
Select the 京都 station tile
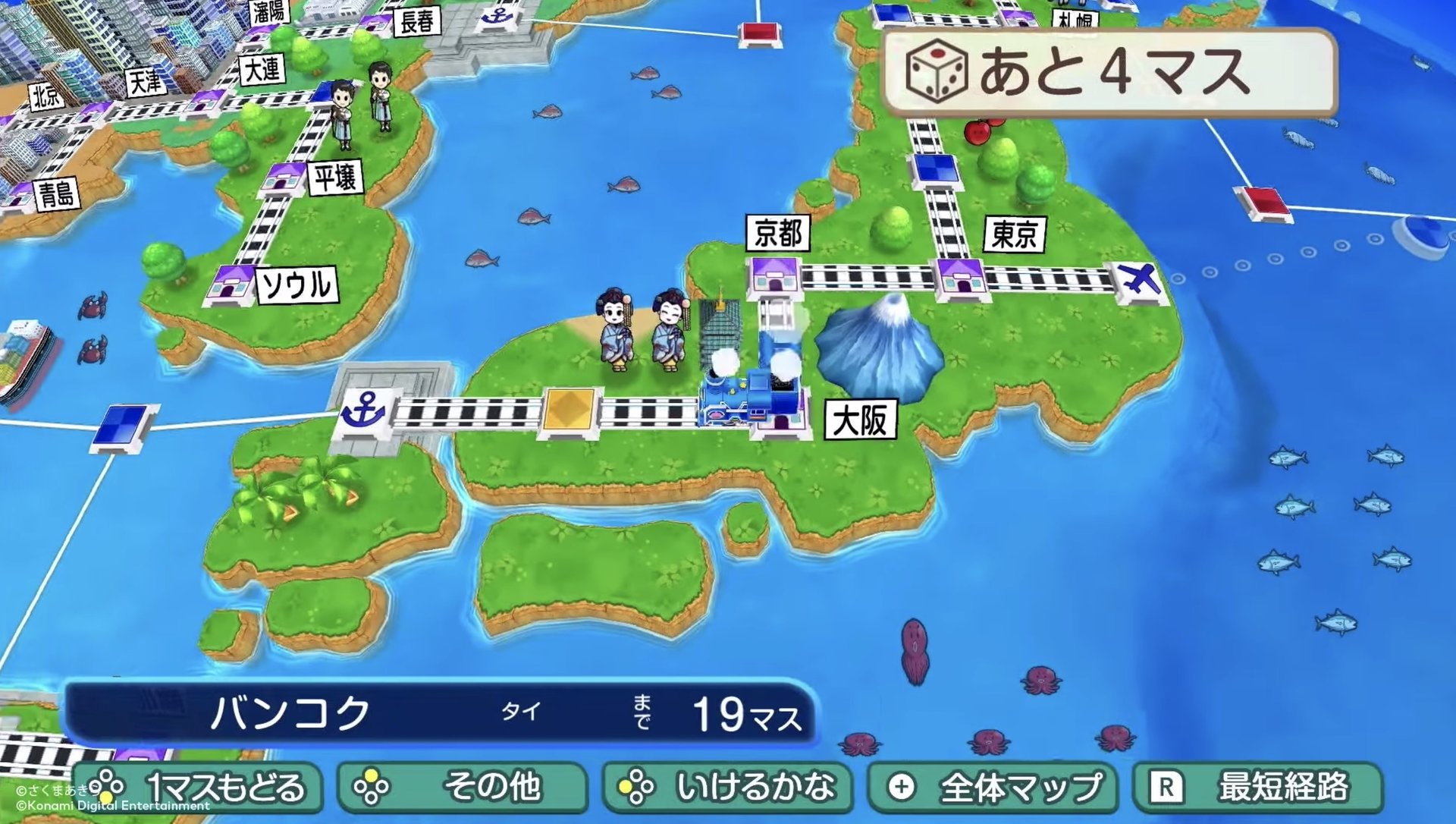click(x=773, y=276)
